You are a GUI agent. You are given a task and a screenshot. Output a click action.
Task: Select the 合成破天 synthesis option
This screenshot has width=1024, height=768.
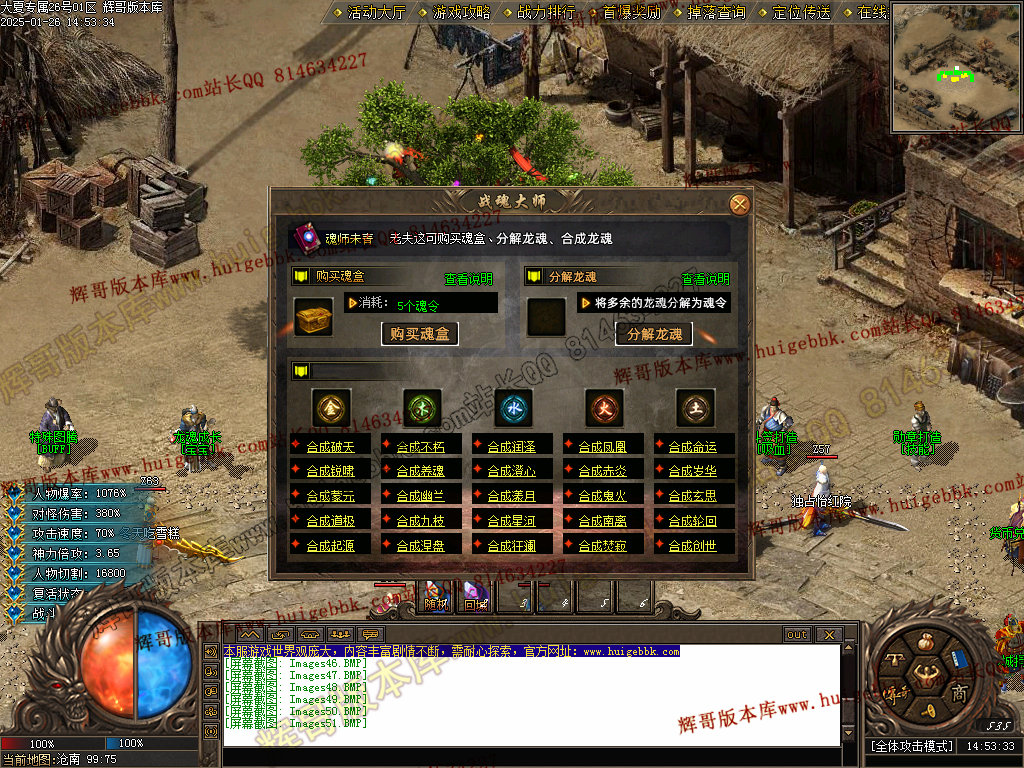click(331, 446)
